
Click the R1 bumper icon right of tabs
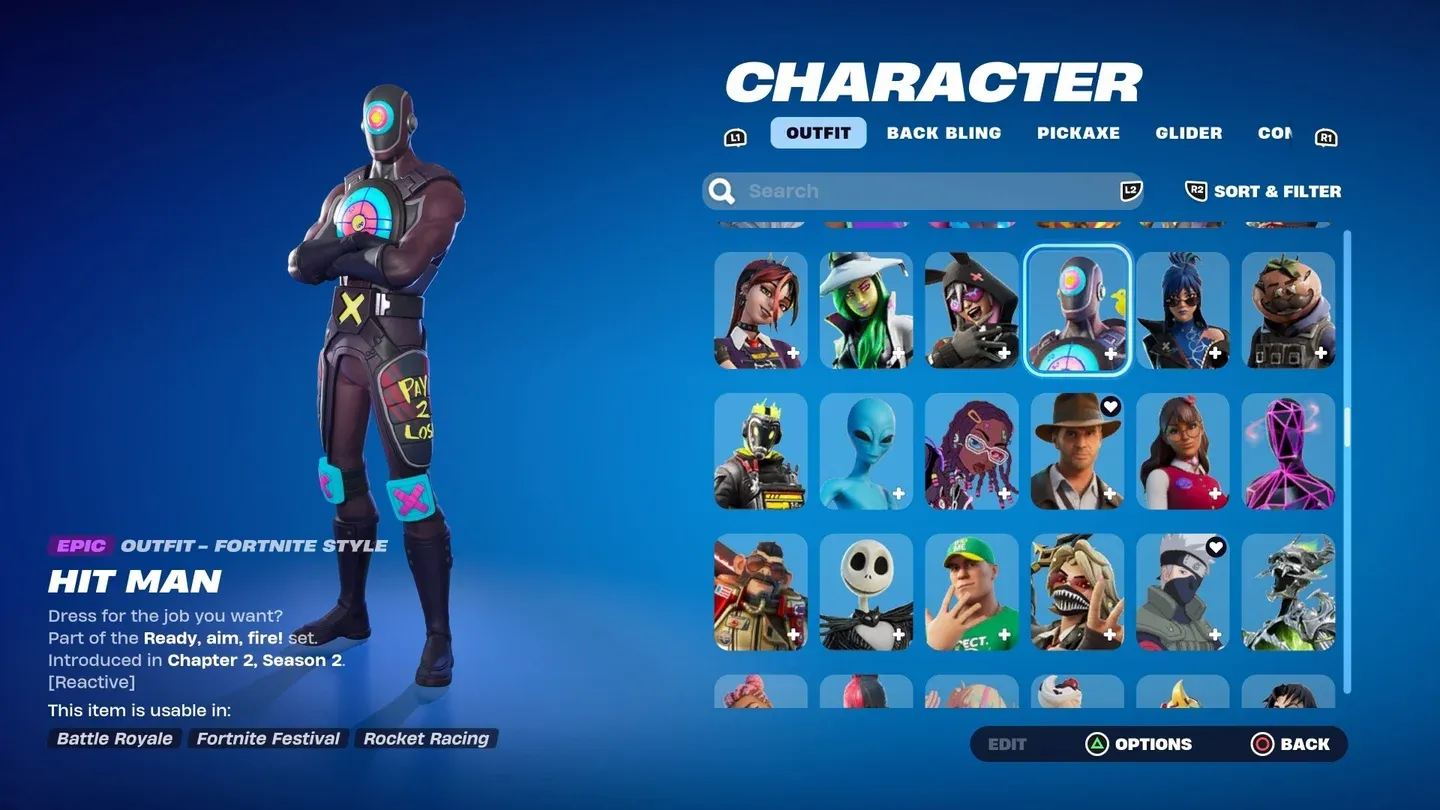click(1327, 136)
